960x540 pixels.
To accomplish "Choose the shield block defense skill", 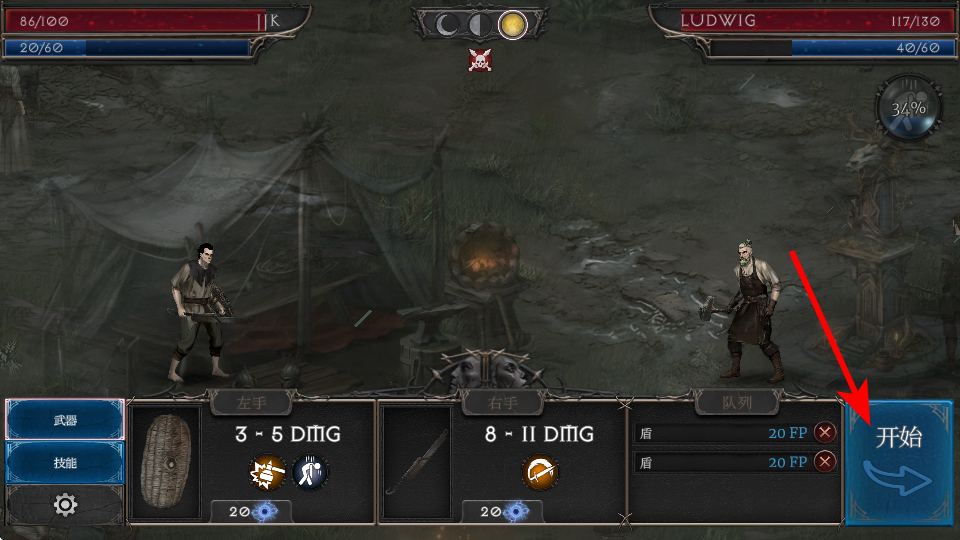I will (x=310, y=471).
